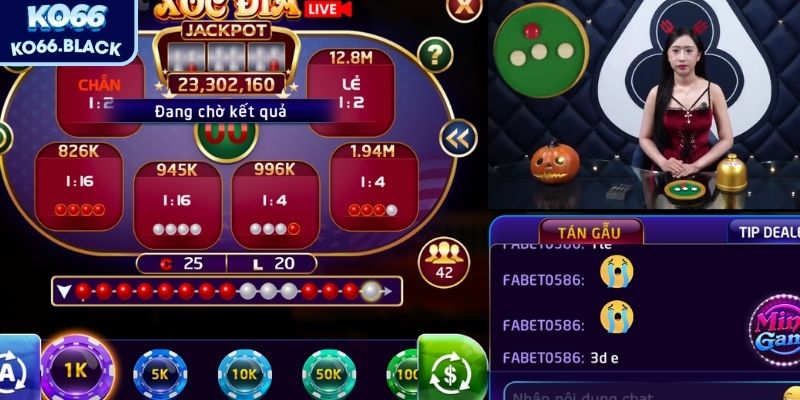The image size is (800, 400).
Task: Click the chat message input box
Action: [x=640, y=391]
